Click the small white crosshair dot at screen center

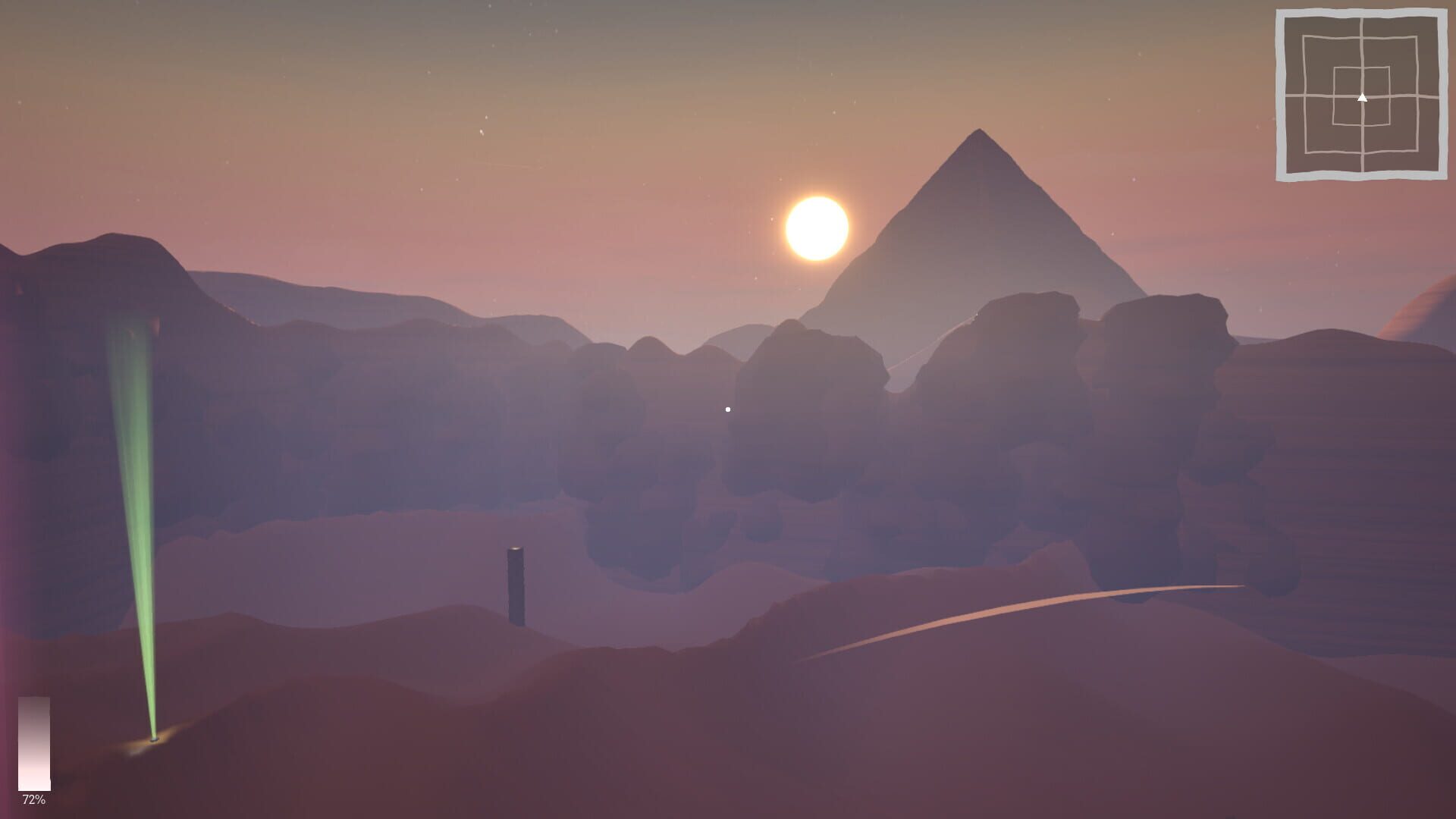tap(728, 408)
